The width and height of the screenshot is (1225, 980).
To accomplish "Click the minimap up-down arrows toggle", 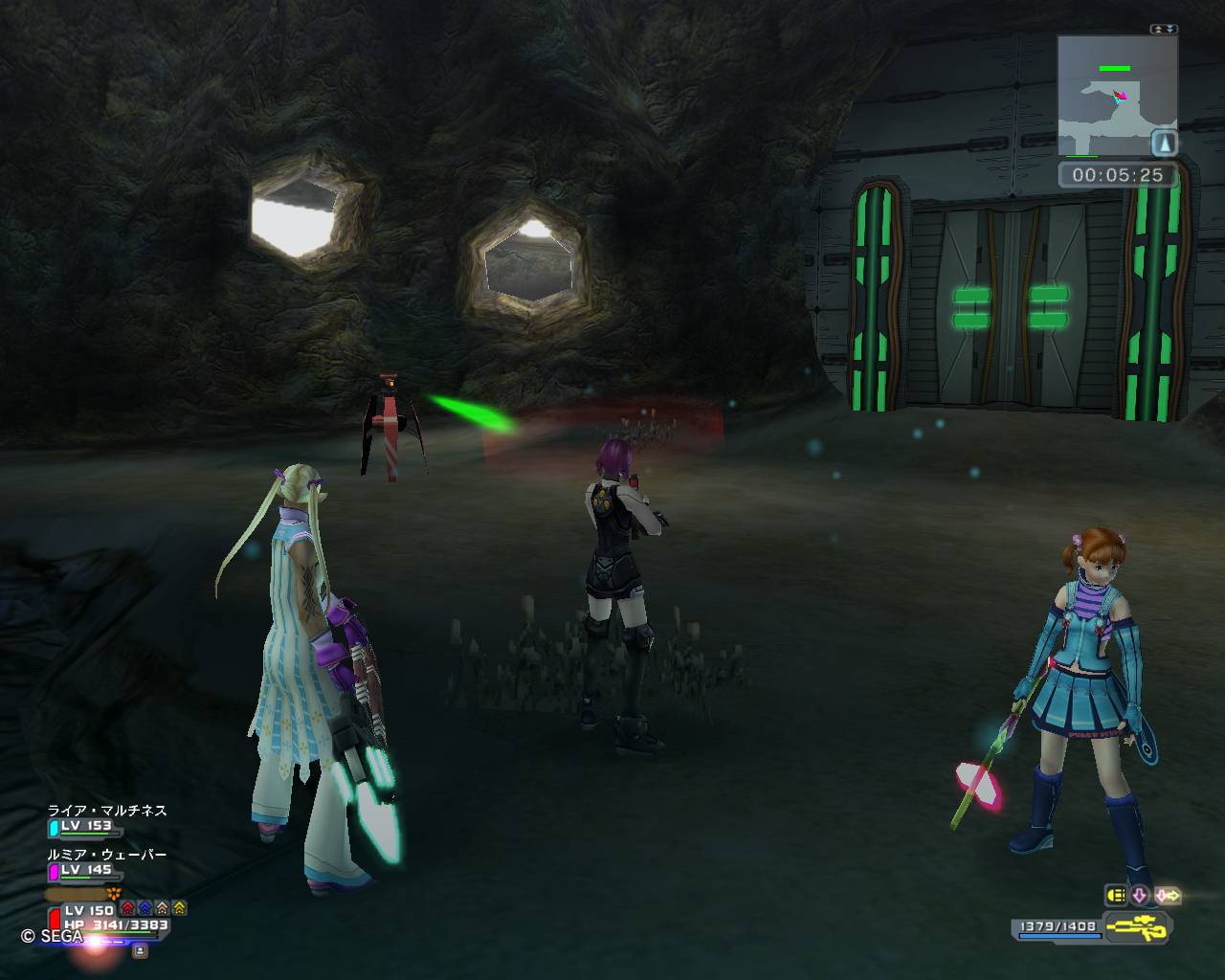I will pos(1165,30).
